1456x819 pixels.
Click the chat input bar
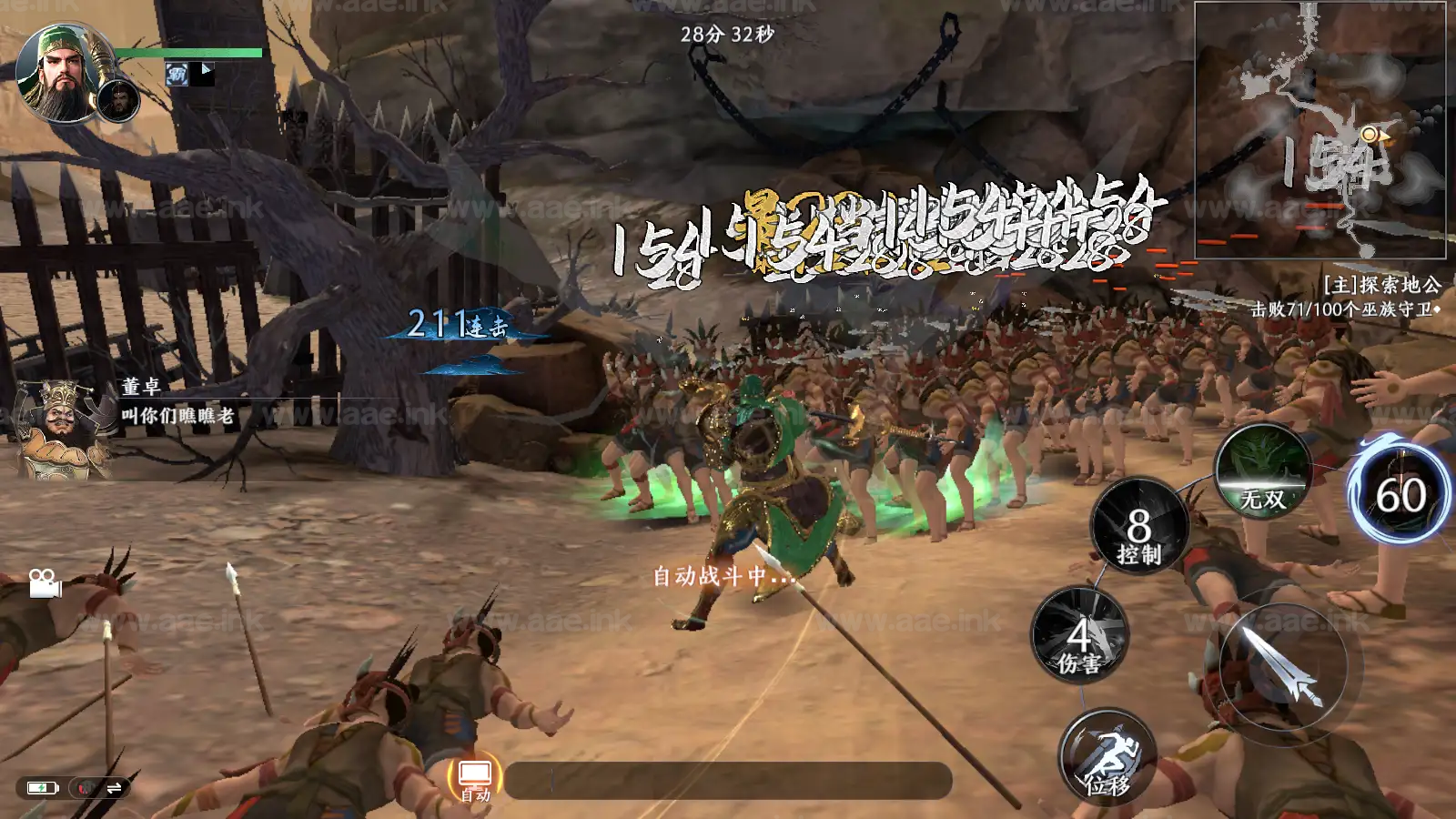[728, 781]
